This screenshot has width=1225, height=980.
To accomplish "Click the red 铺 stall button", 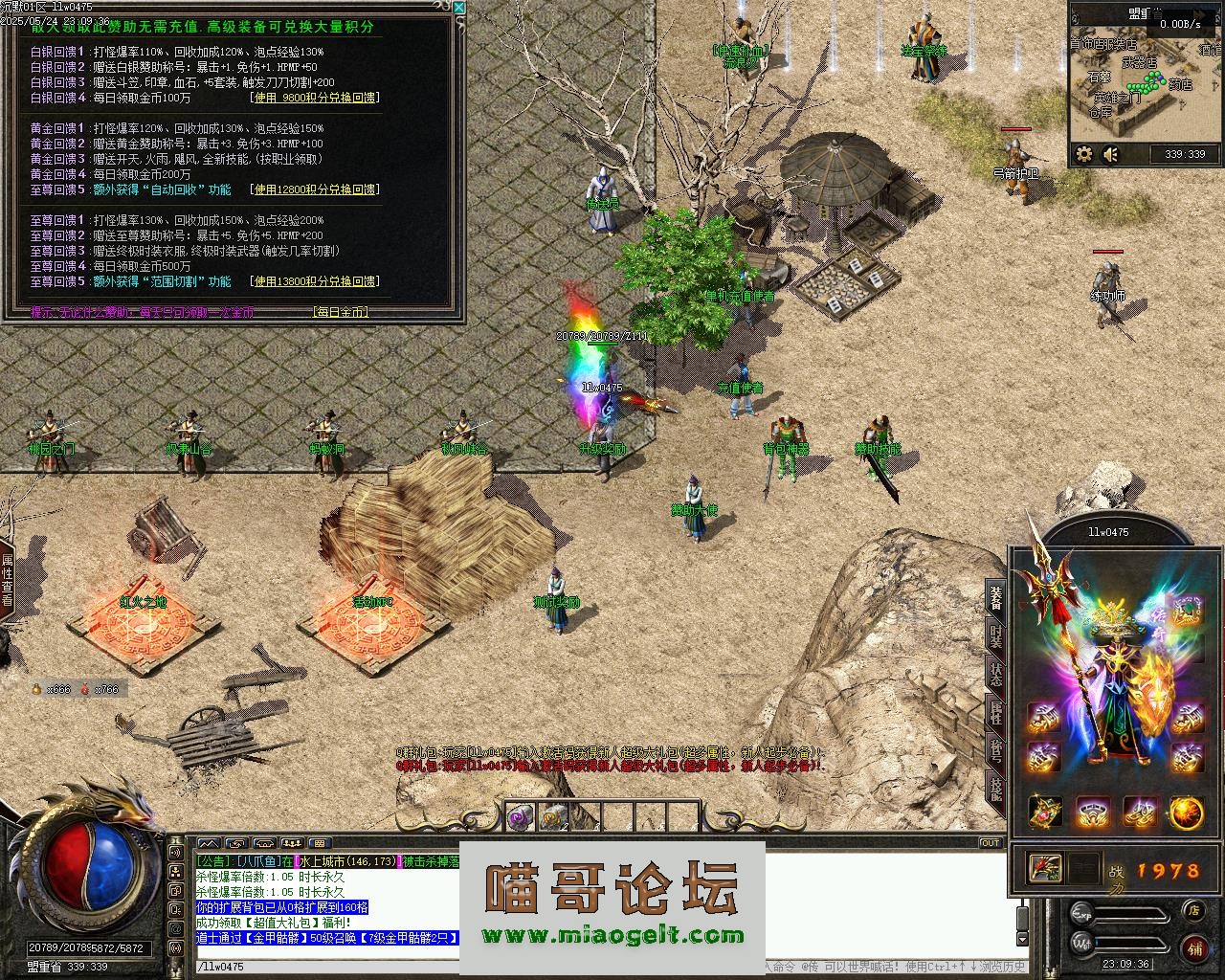I will 1194,948.
